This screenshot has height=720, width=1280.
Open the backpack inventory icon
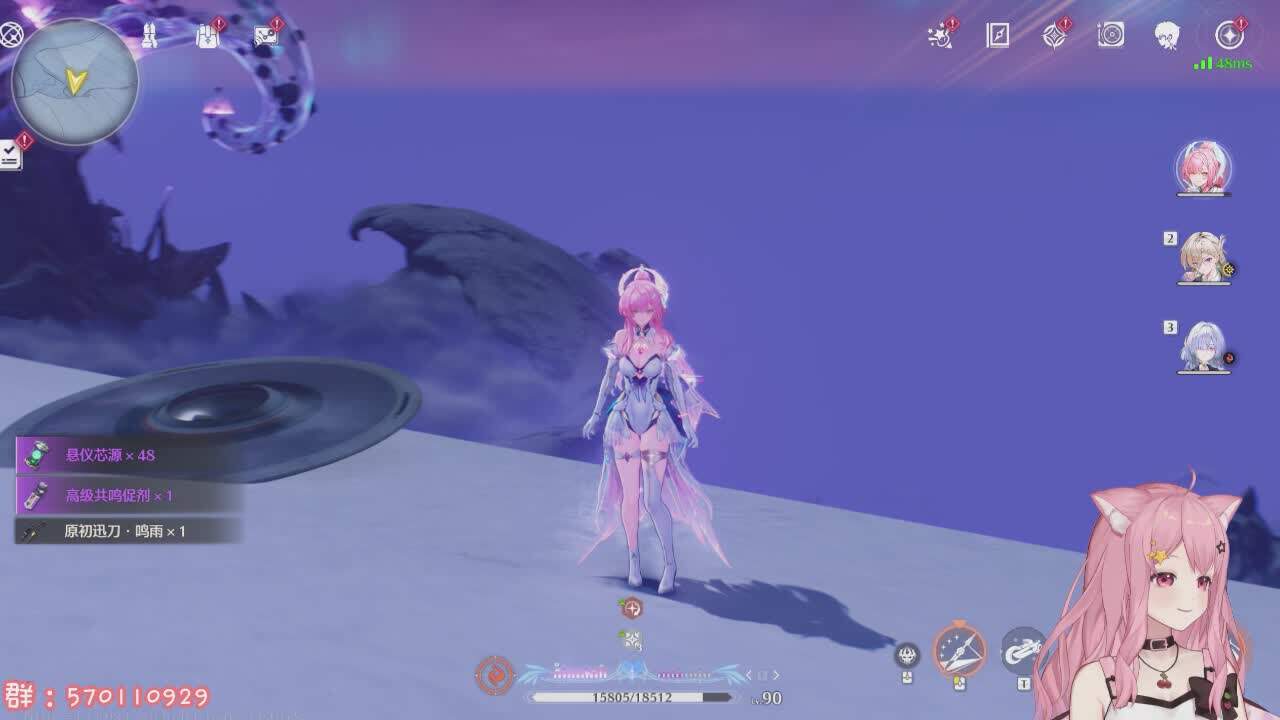(x=207, y=36)
